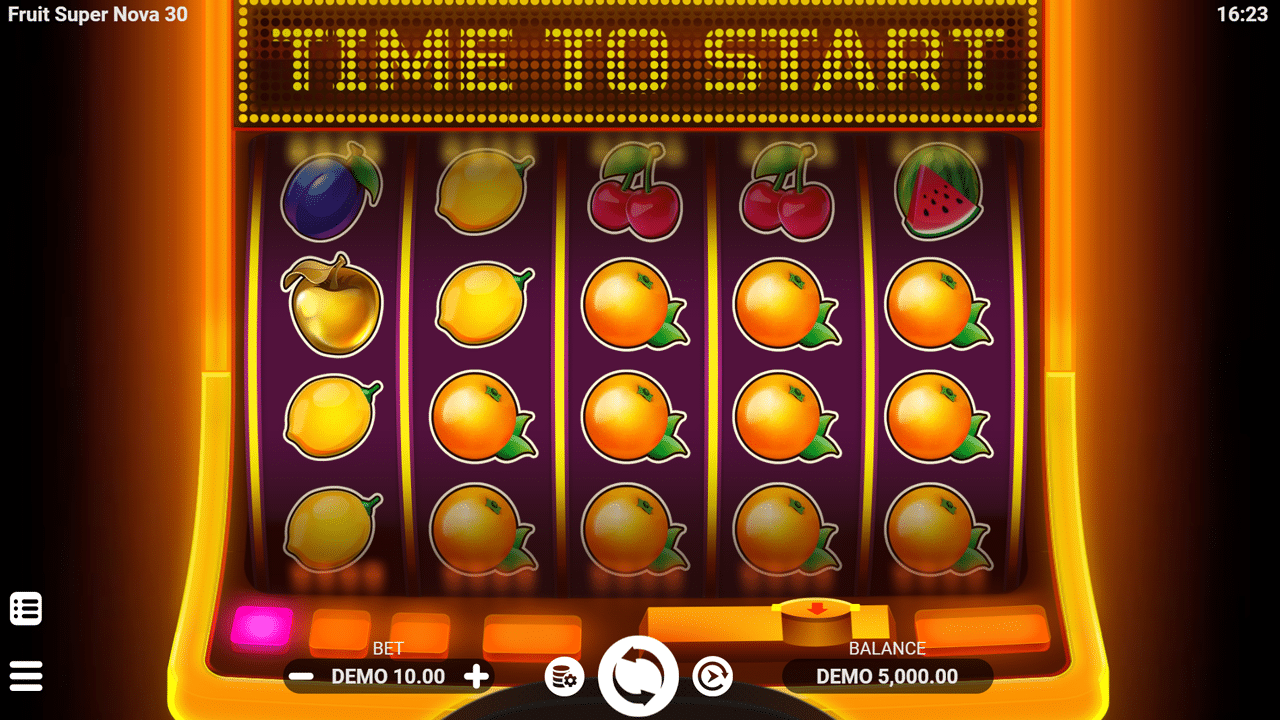Click the Fruit Super Nova 30 title
The image size is (1280, 720).
click(96, 15)
